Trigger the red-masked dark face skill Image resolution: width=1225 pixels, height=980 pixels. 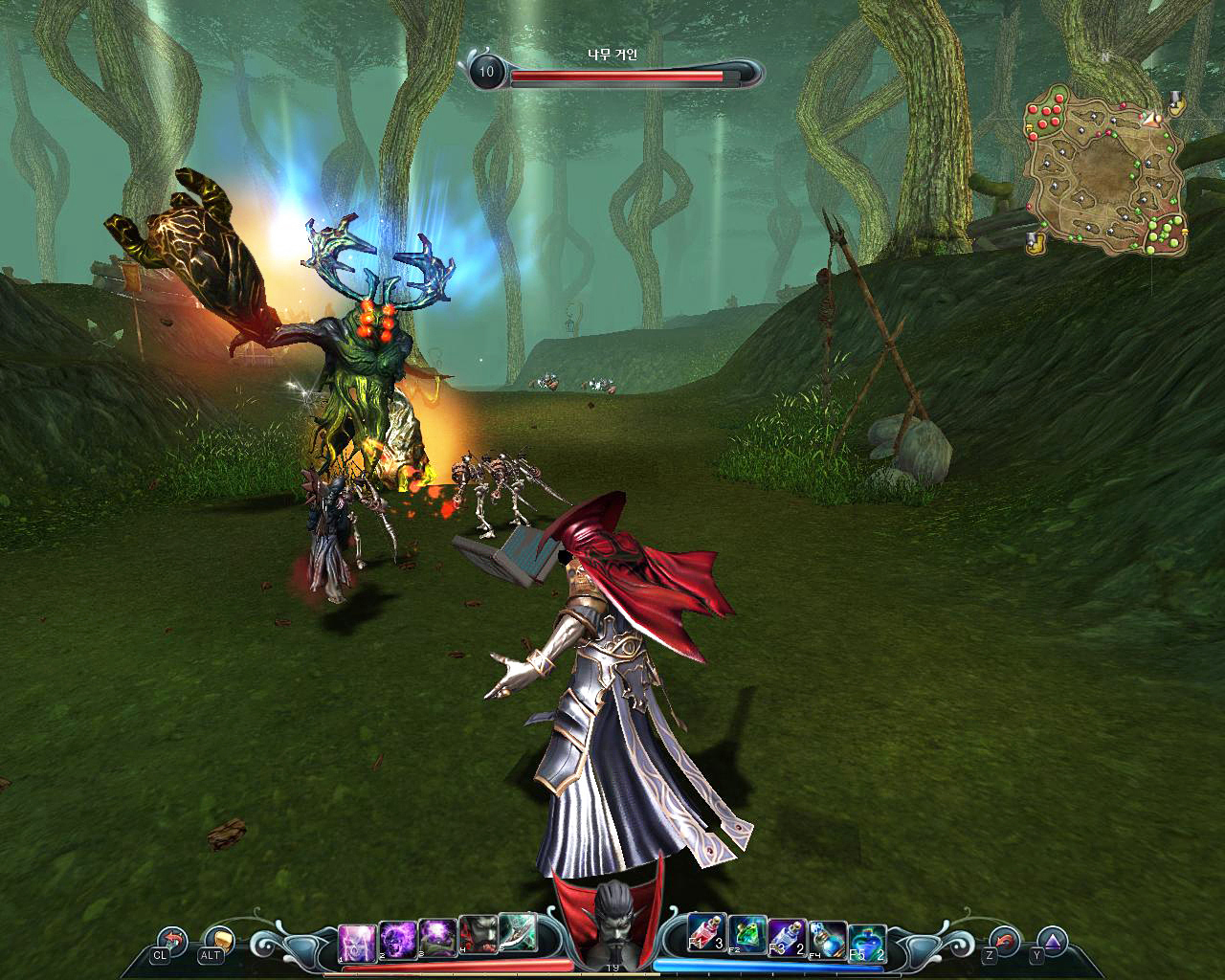(477, 936)
